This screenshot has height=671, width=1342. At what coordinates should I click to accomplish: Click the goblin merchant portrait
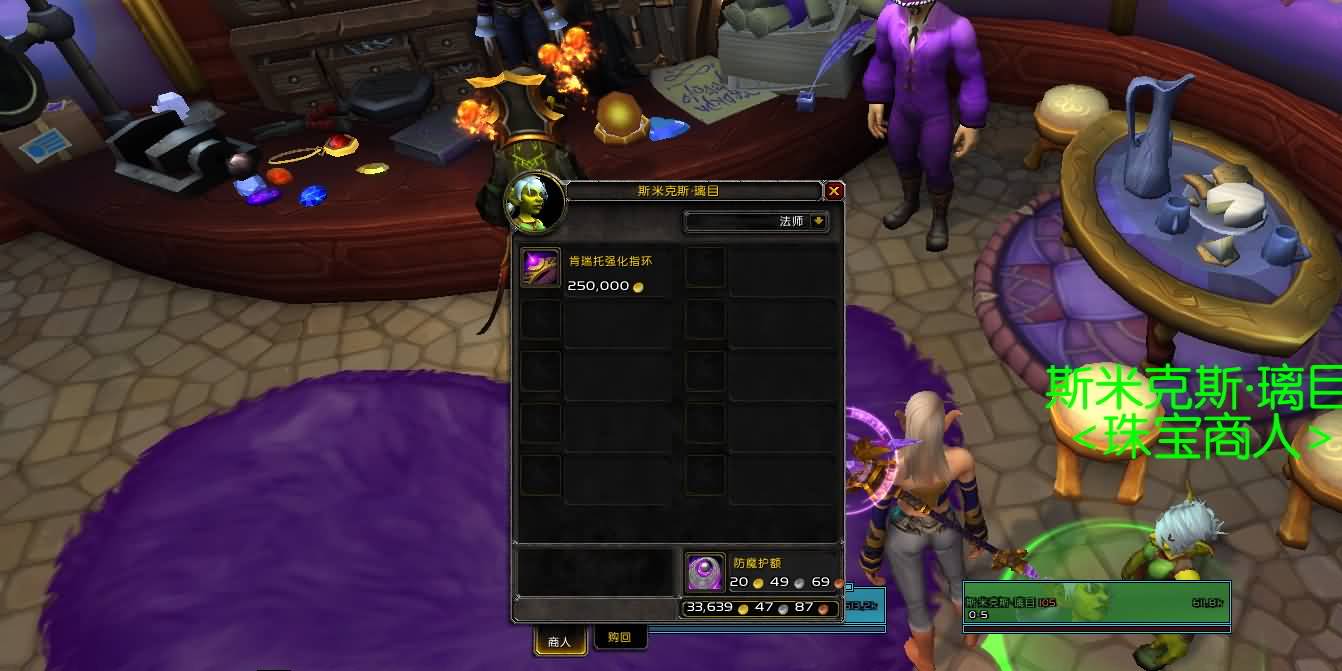point(534,203)
